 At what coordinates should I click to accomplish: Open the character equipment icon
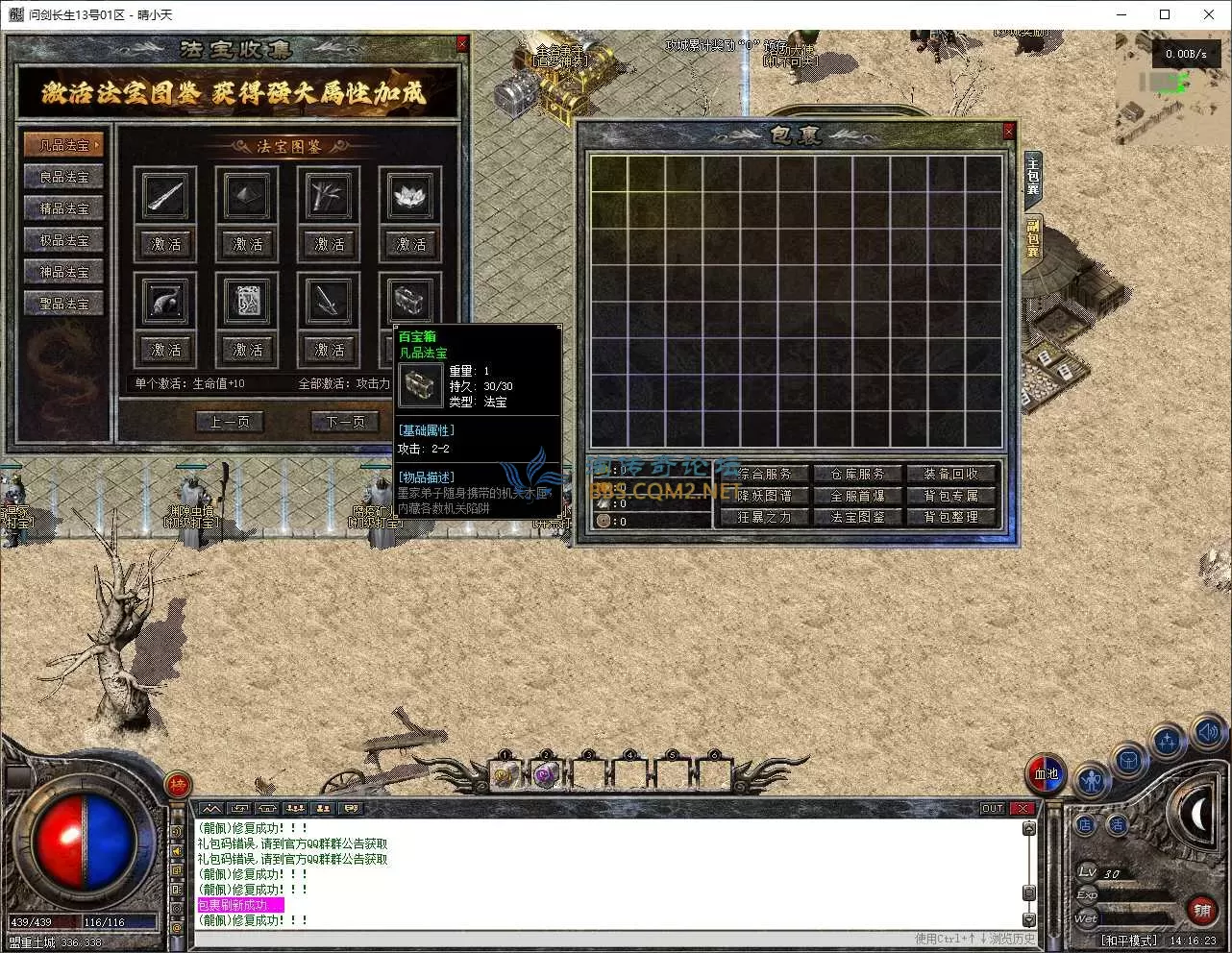pos(1091,780)
